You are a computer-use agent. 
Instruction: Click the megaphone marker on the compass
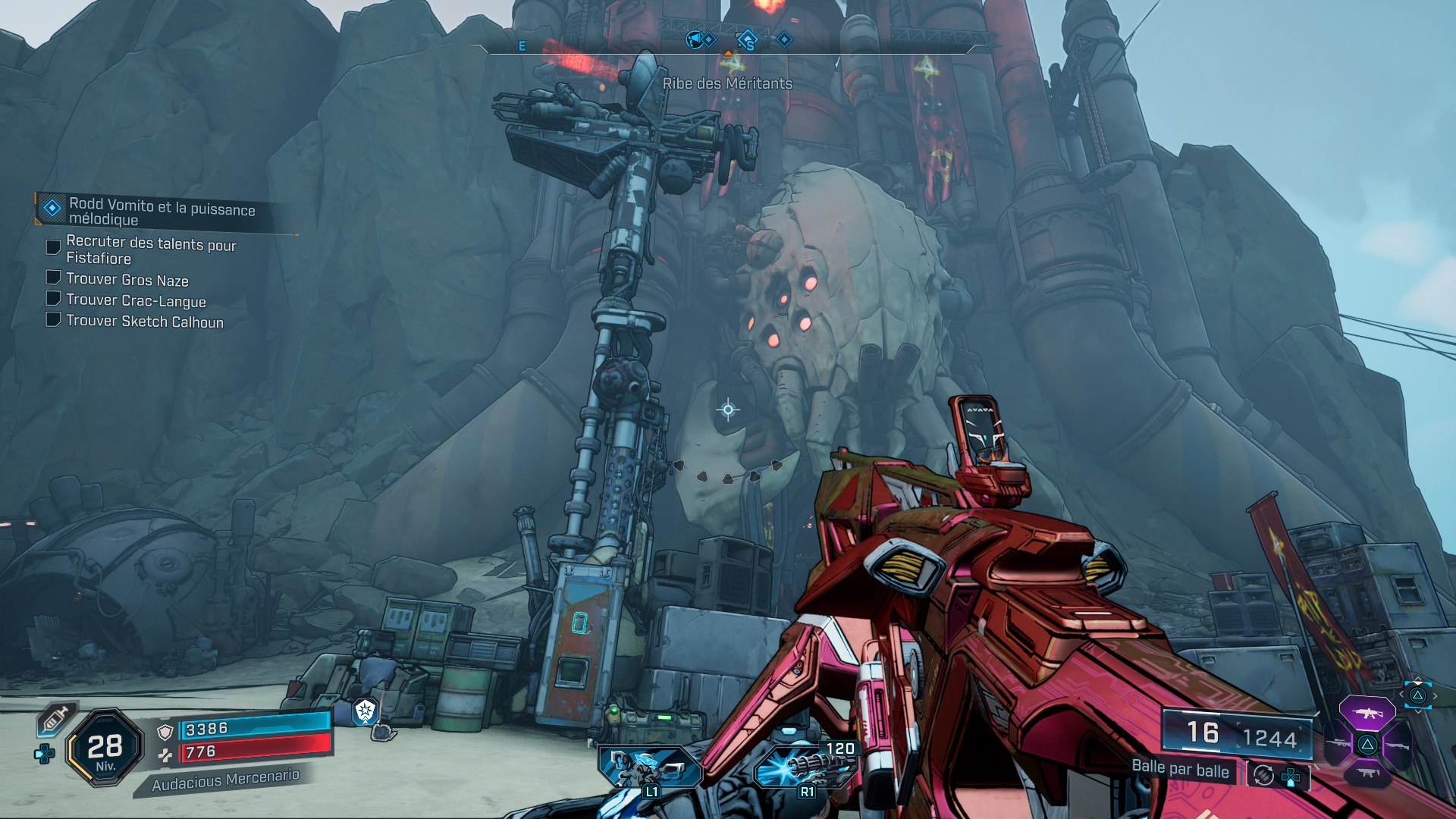coord(693,39)
